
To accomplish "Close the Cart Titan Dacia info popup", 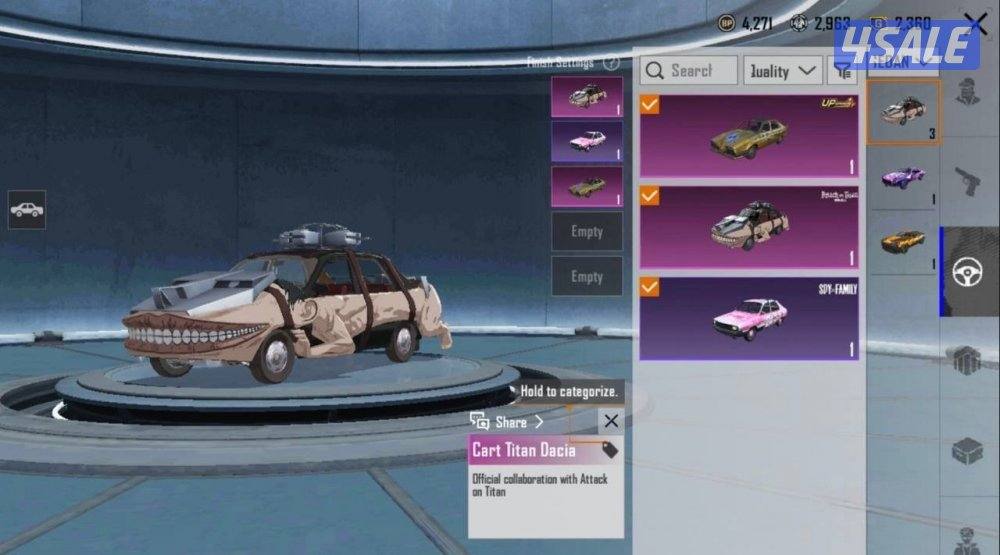I will 611,421.
